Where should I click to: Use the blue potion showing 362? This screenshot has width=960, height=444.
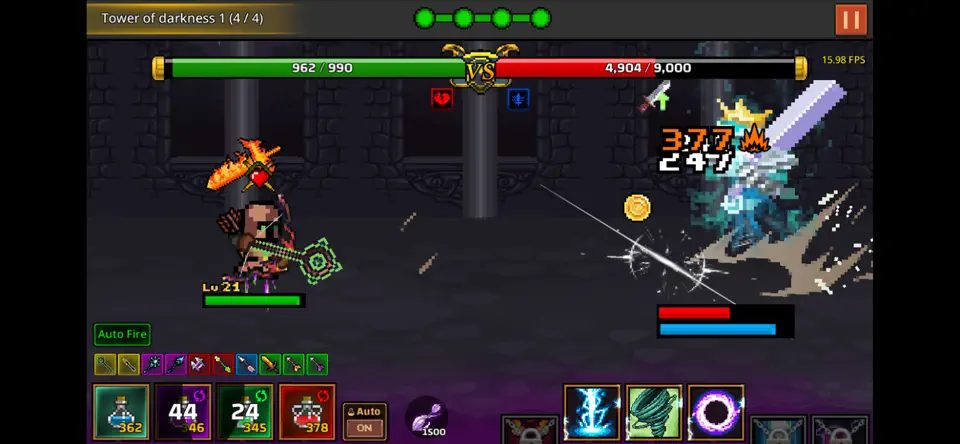click(x=122, y=412)
